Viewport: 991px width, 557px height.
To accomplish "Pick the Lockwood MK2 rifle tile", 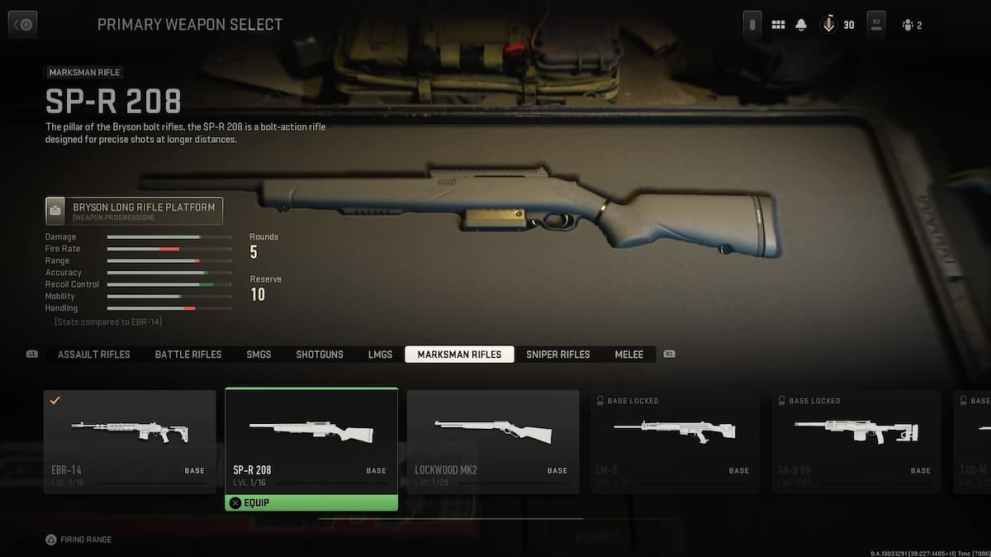I will (493, 440).
